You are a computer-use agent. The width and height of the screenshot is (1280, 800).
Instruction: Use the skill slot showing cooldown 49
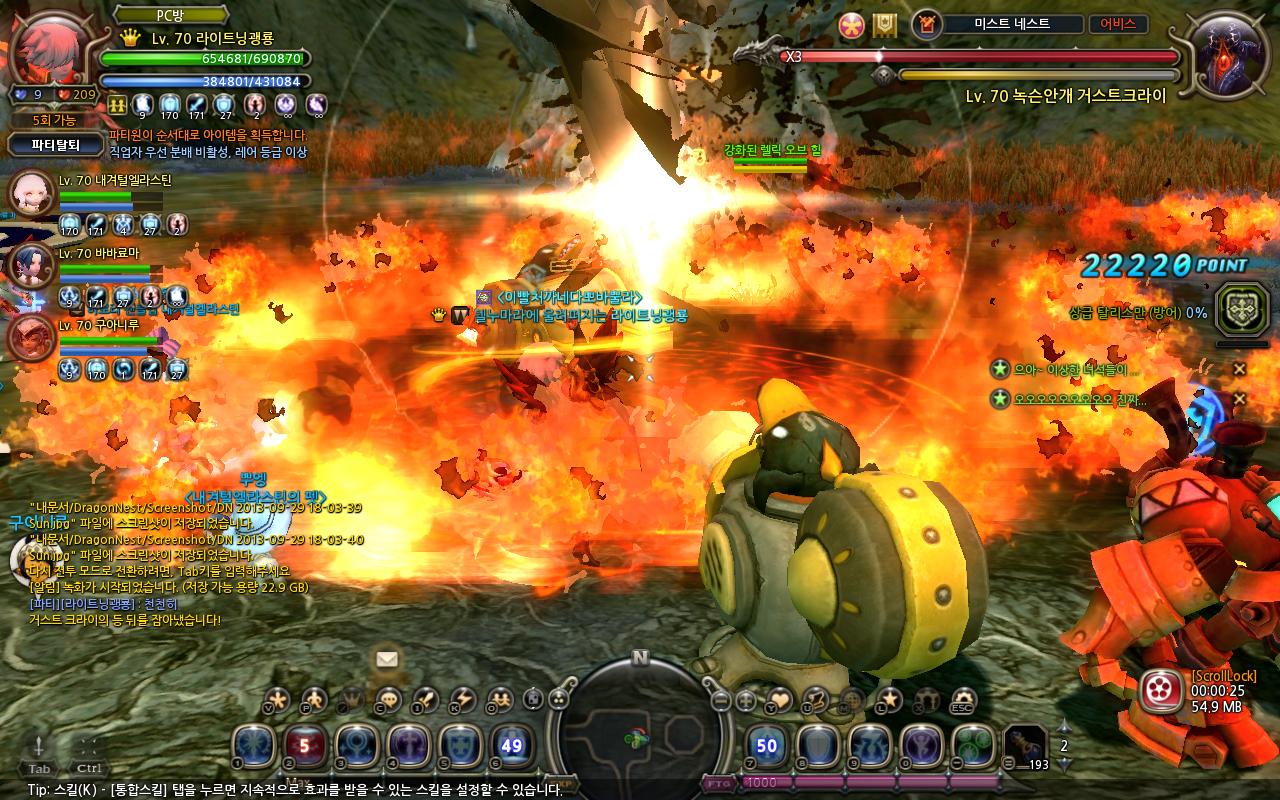(x=512, y=746)
